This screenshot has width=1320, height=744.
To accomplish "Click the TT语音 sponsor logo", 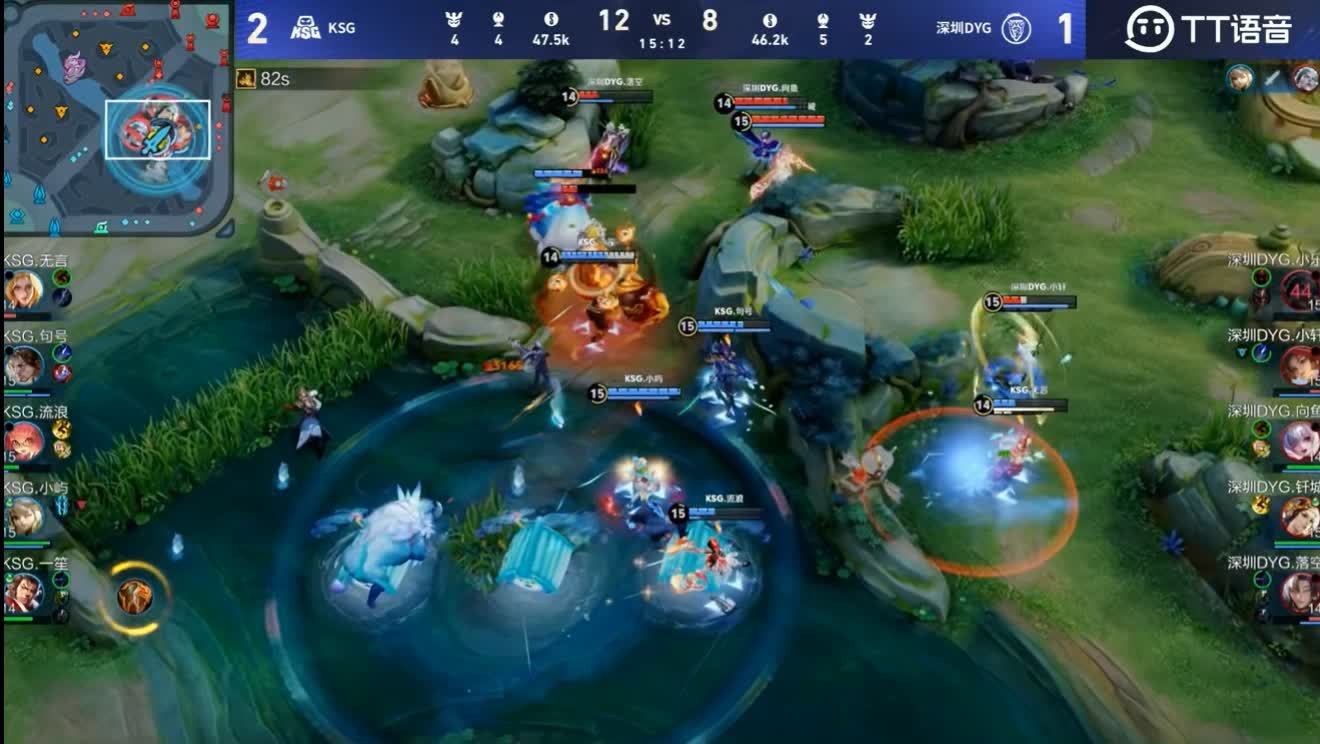I will click(x=1208, y=28).
